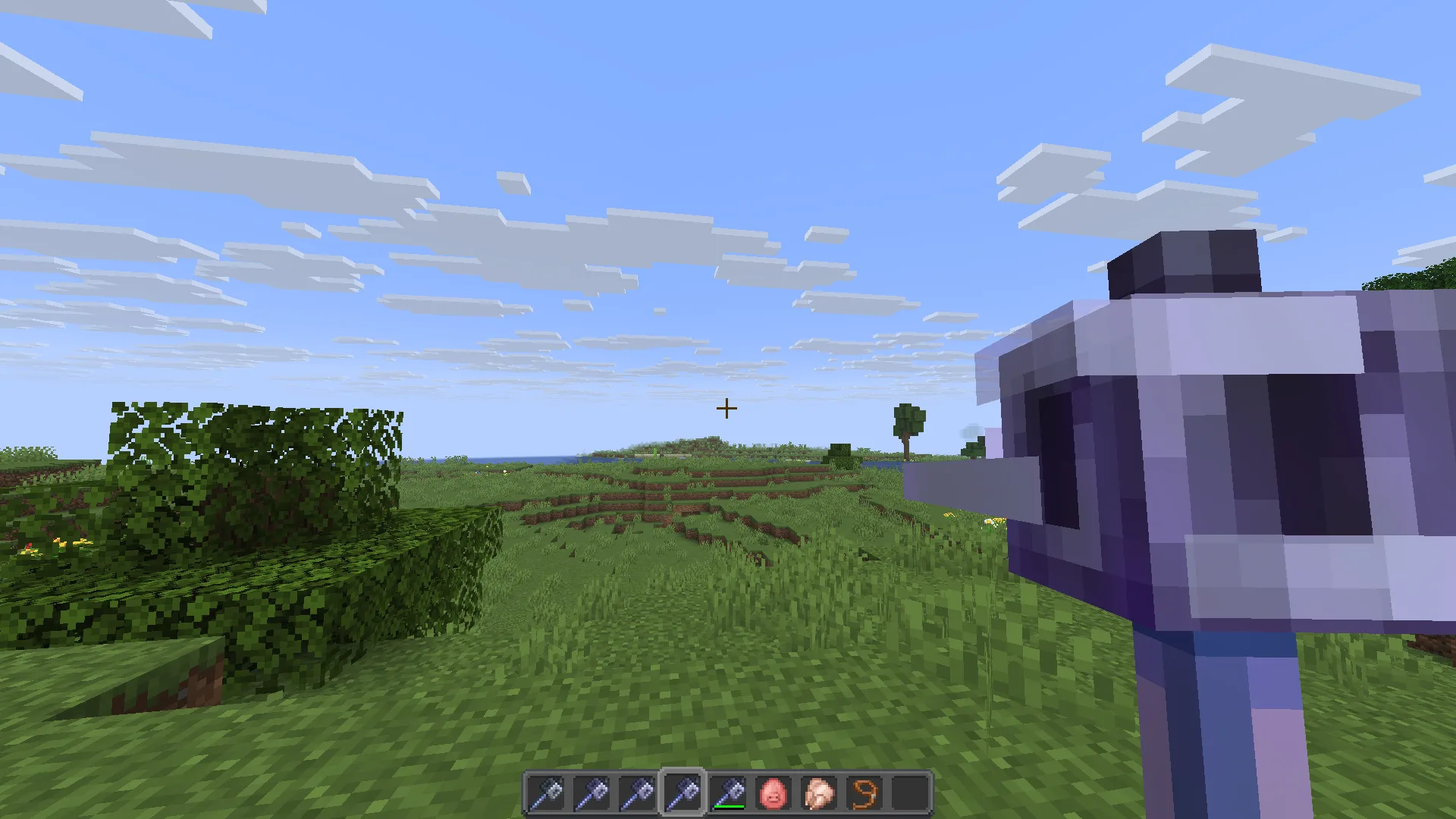Select the mace with the green durability bar

[x=727, y=793]
